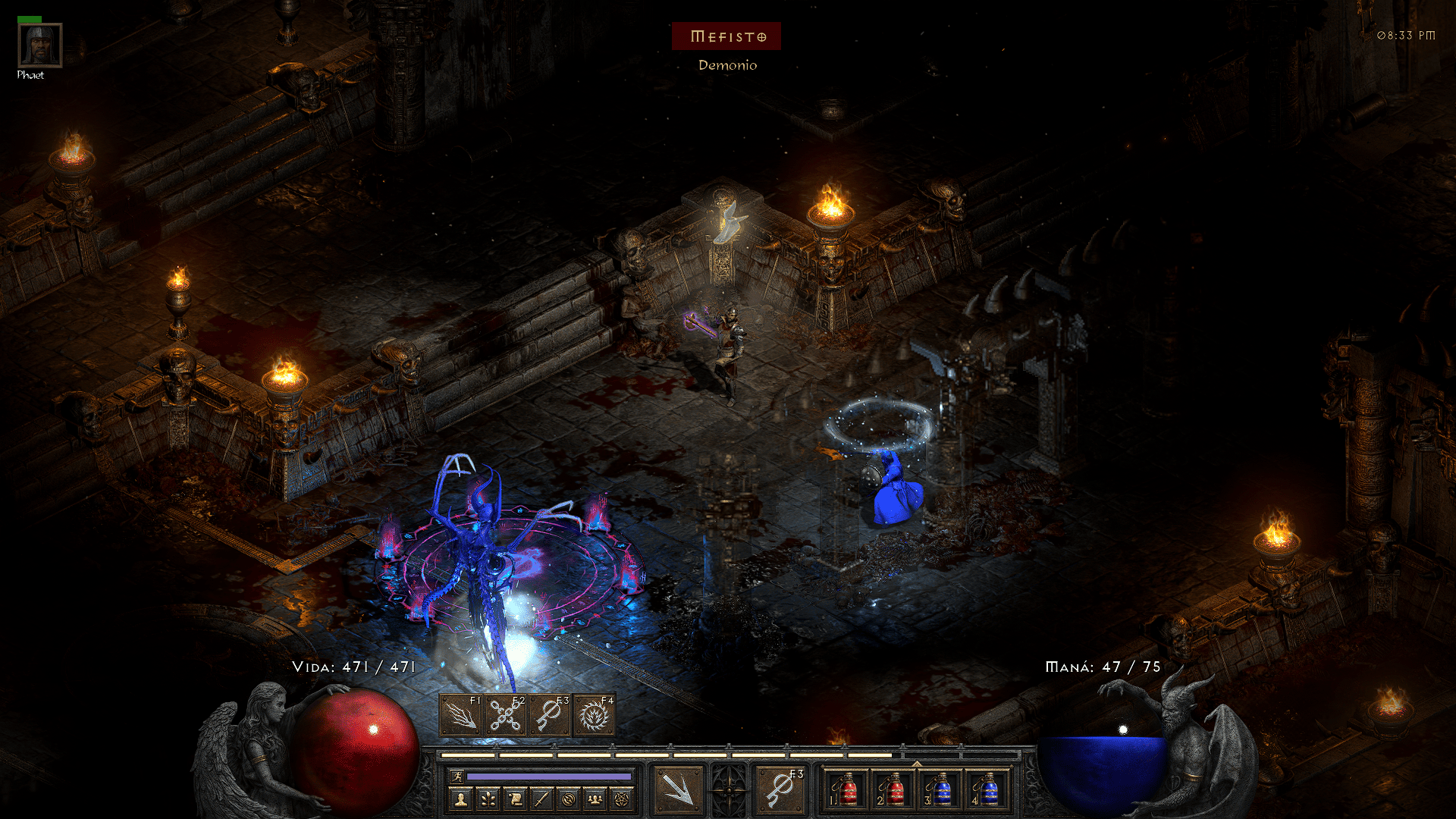
Task: Open the skill tree button
Action: pos(488,799)
